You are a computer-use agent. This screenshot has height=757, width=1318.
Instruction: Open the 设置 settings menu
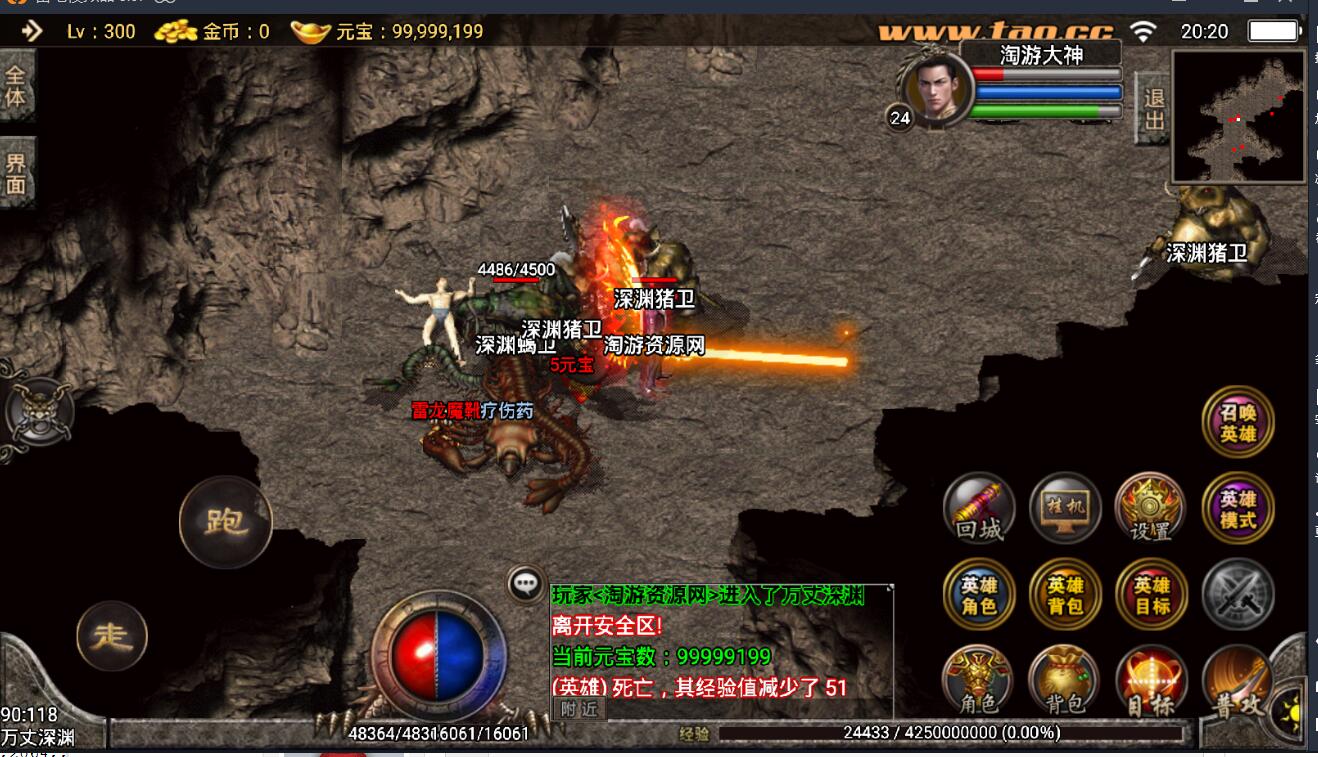coord(1150,508)
